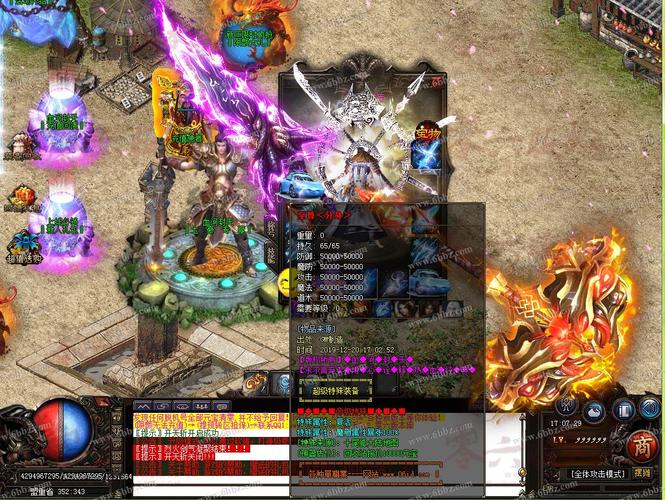The image size is (665, 500).
Task: Open the shop with the red 商 button
Action: pos(643,446)
